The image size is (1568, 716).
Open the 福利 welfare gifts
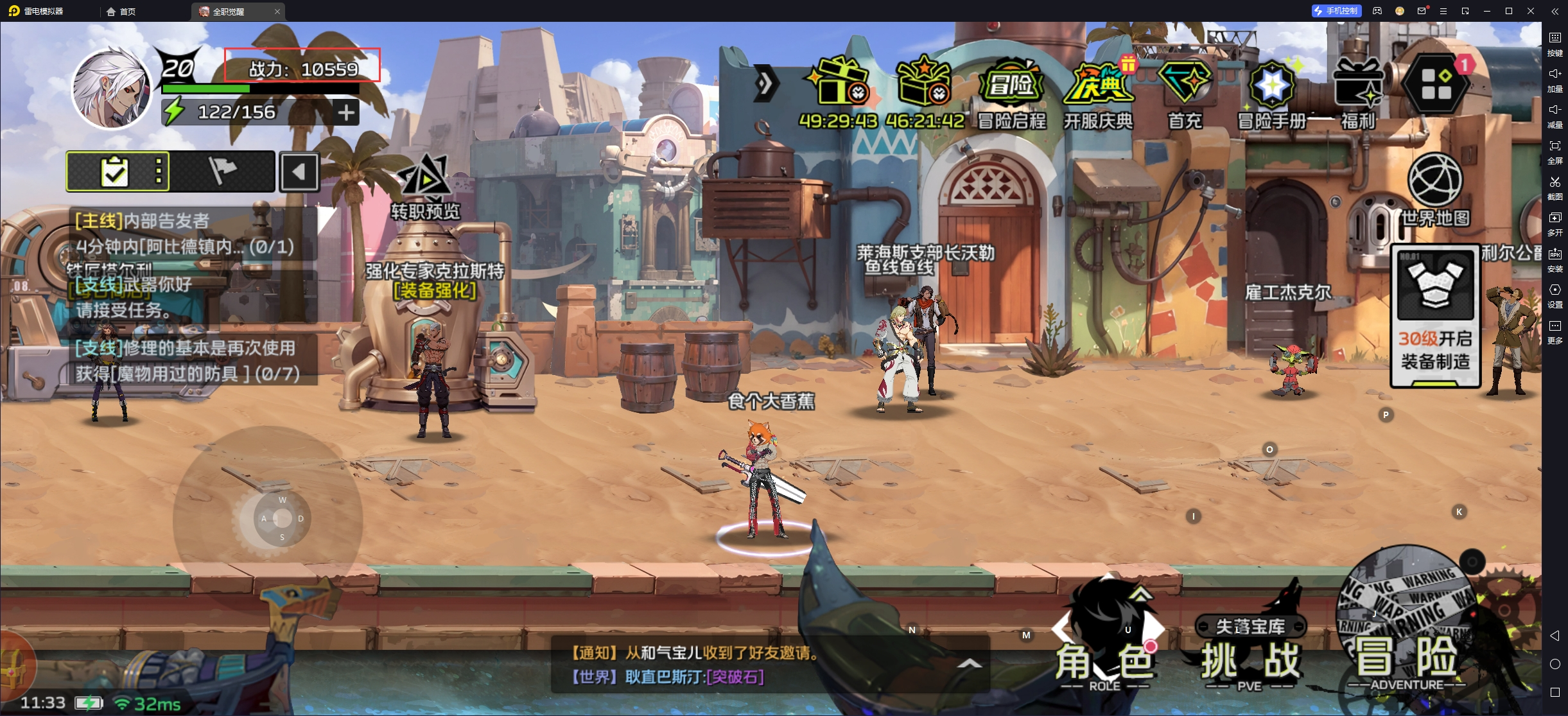(1358, 93)
